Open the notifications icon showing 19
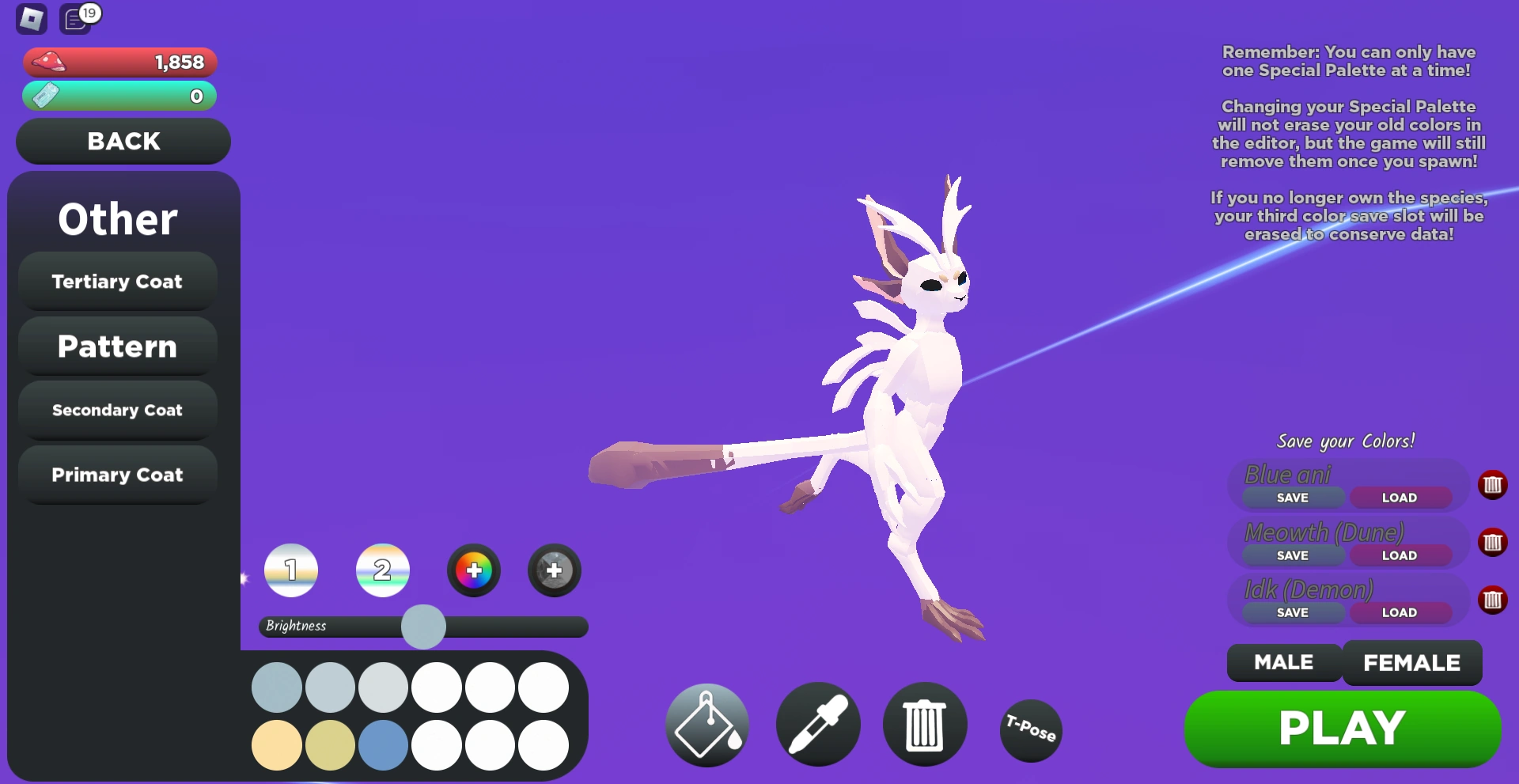Viewport: 1519px width, 784px height. point(75,18)
